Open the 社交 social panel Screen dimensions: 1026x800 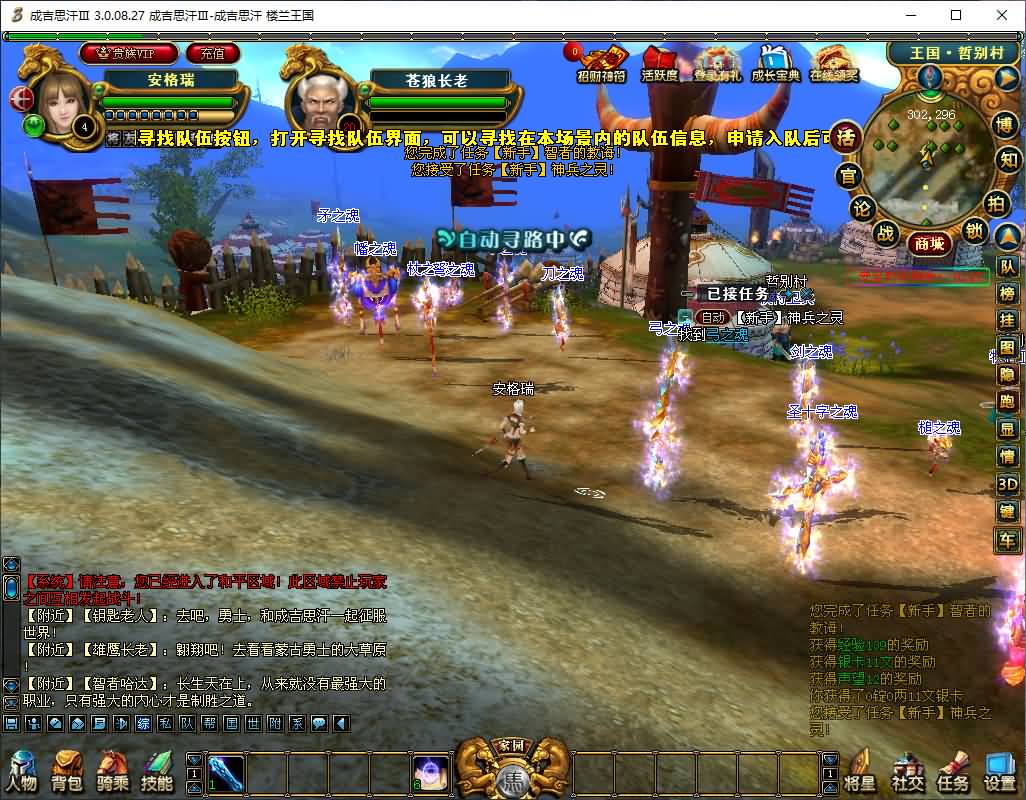pos(907,771)
